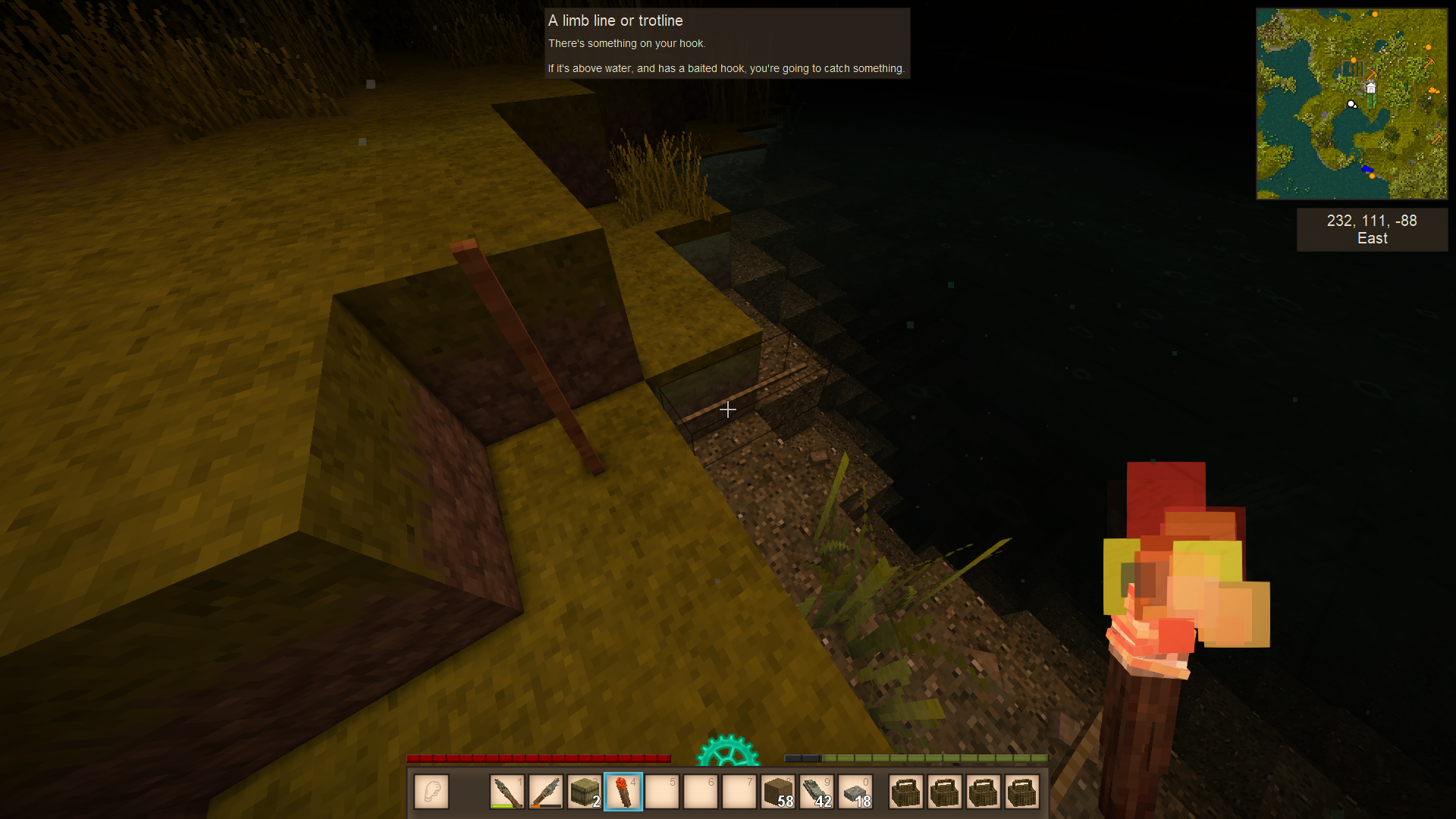Select the hay block stack of 2
1456x819 pixels.
pyautogui.click(x=585, y=792)
